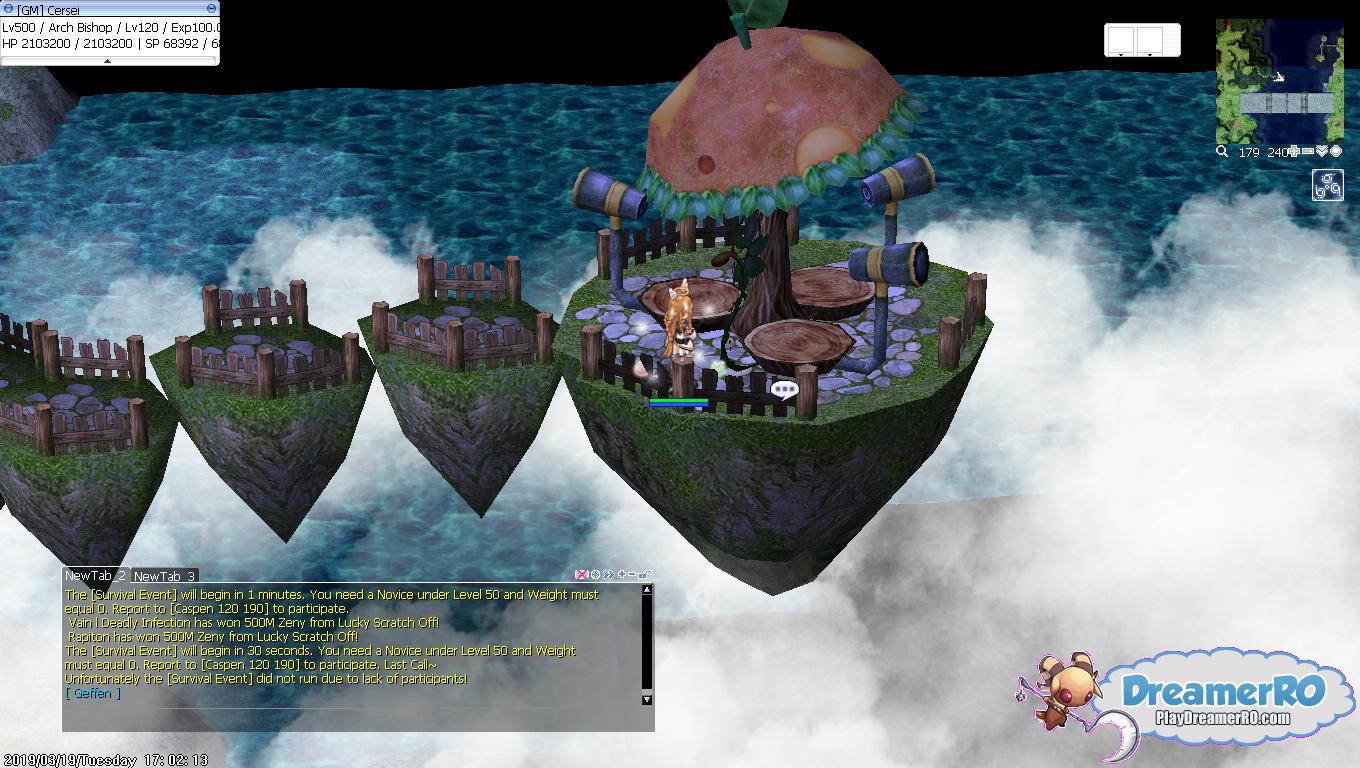Expand the basic info window arrow bar
The height and width of the screenshot is (768, 1360).
(108, 61)
